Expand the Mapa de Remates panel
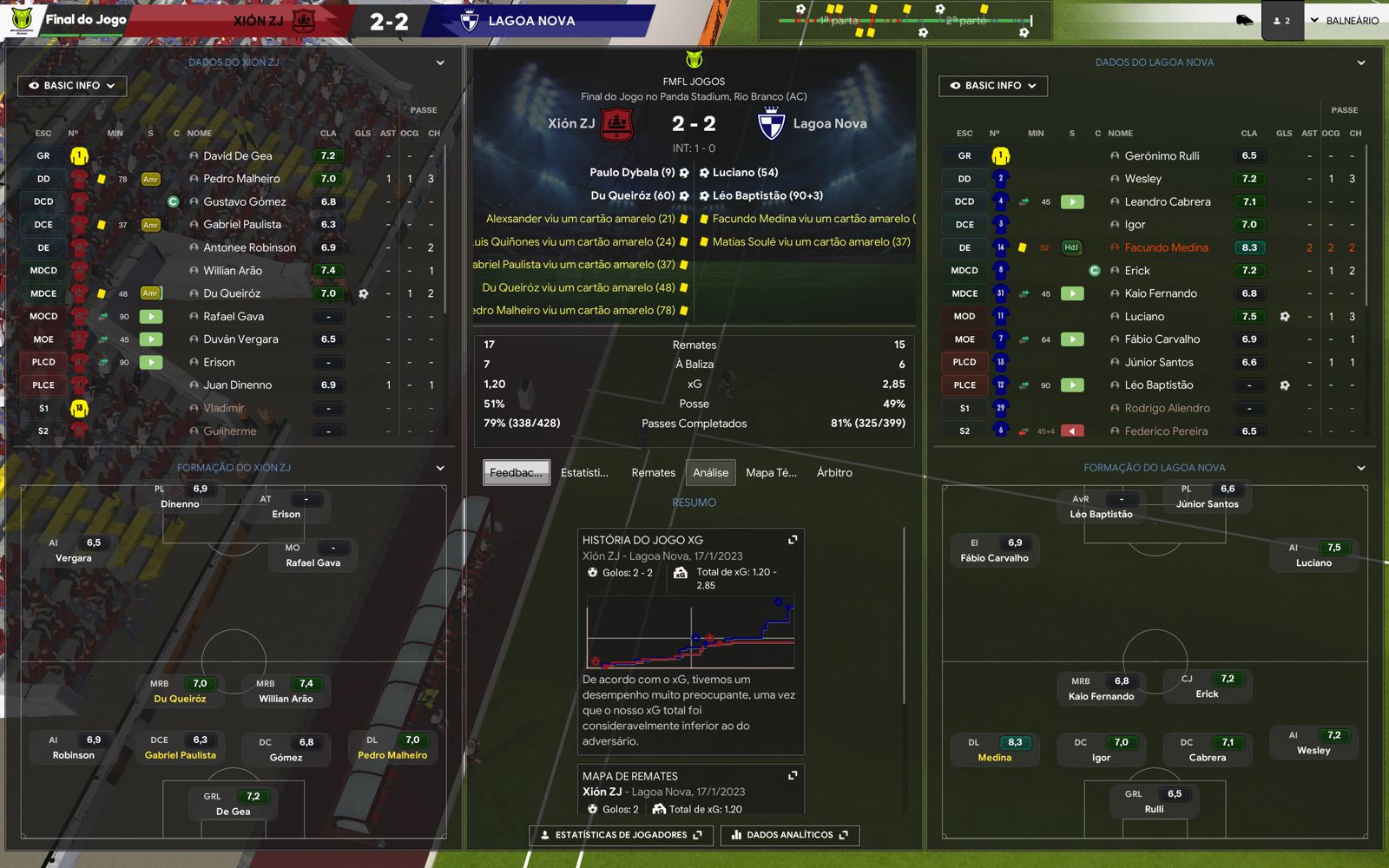The height and width of the screenshot is (868, 1389). coord(793,776)
